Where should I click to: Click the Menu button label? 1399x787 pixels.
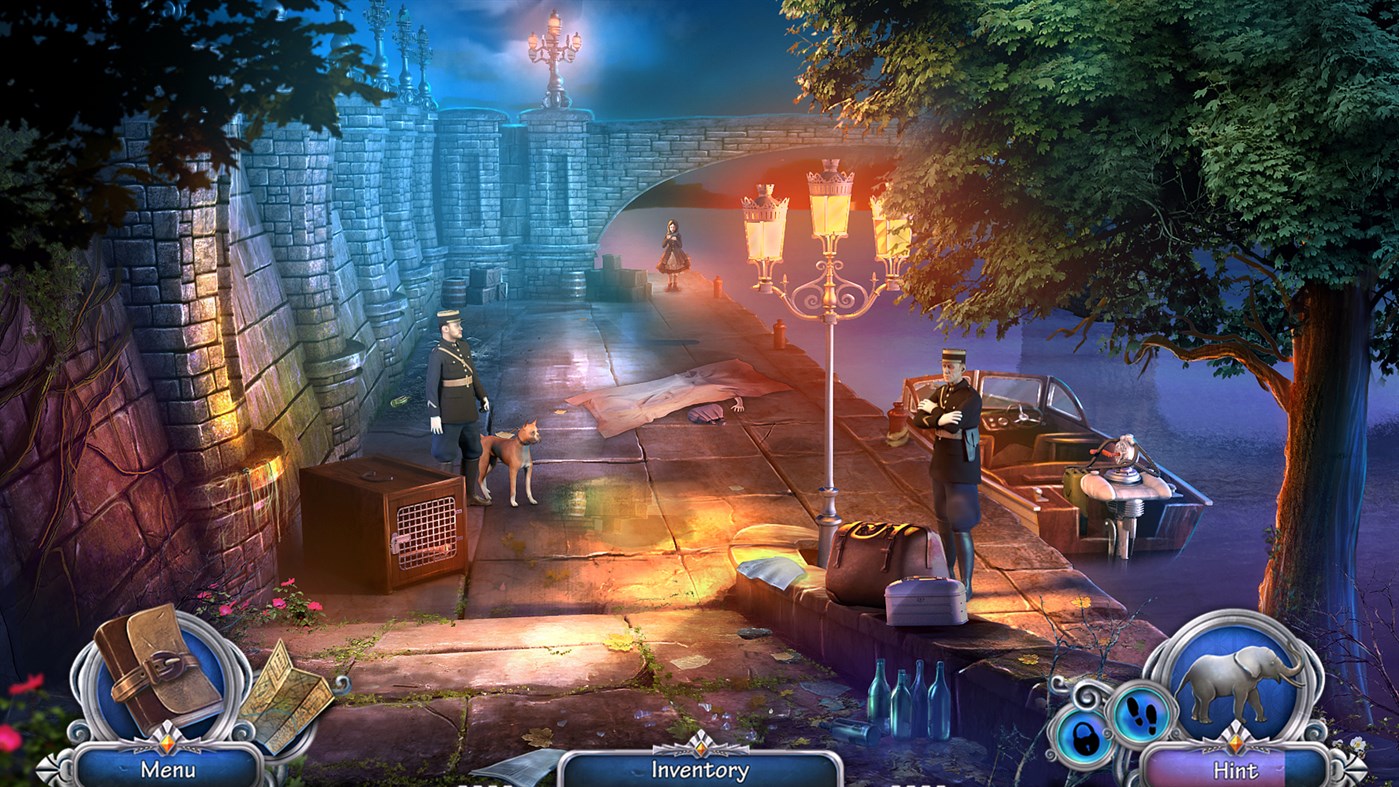click(x=168, y=768)
